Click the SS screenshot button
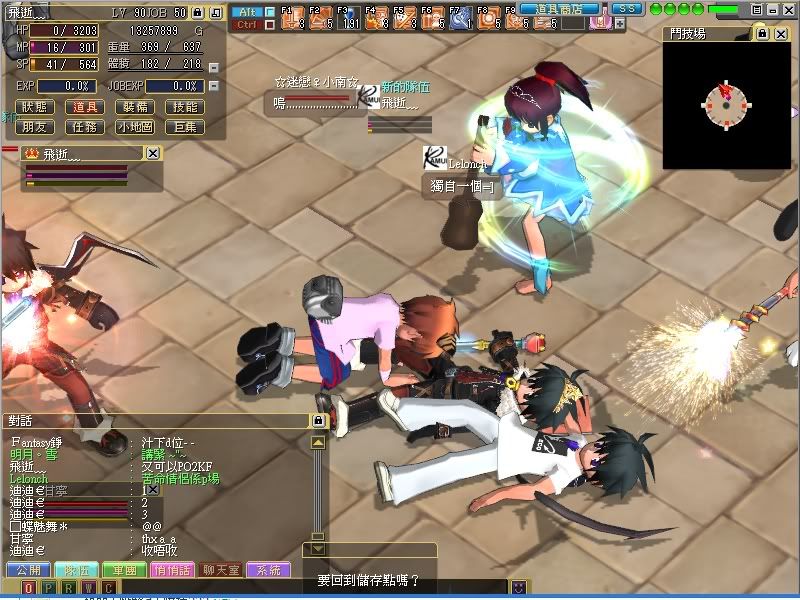The image size is (800, 600). 626,8
